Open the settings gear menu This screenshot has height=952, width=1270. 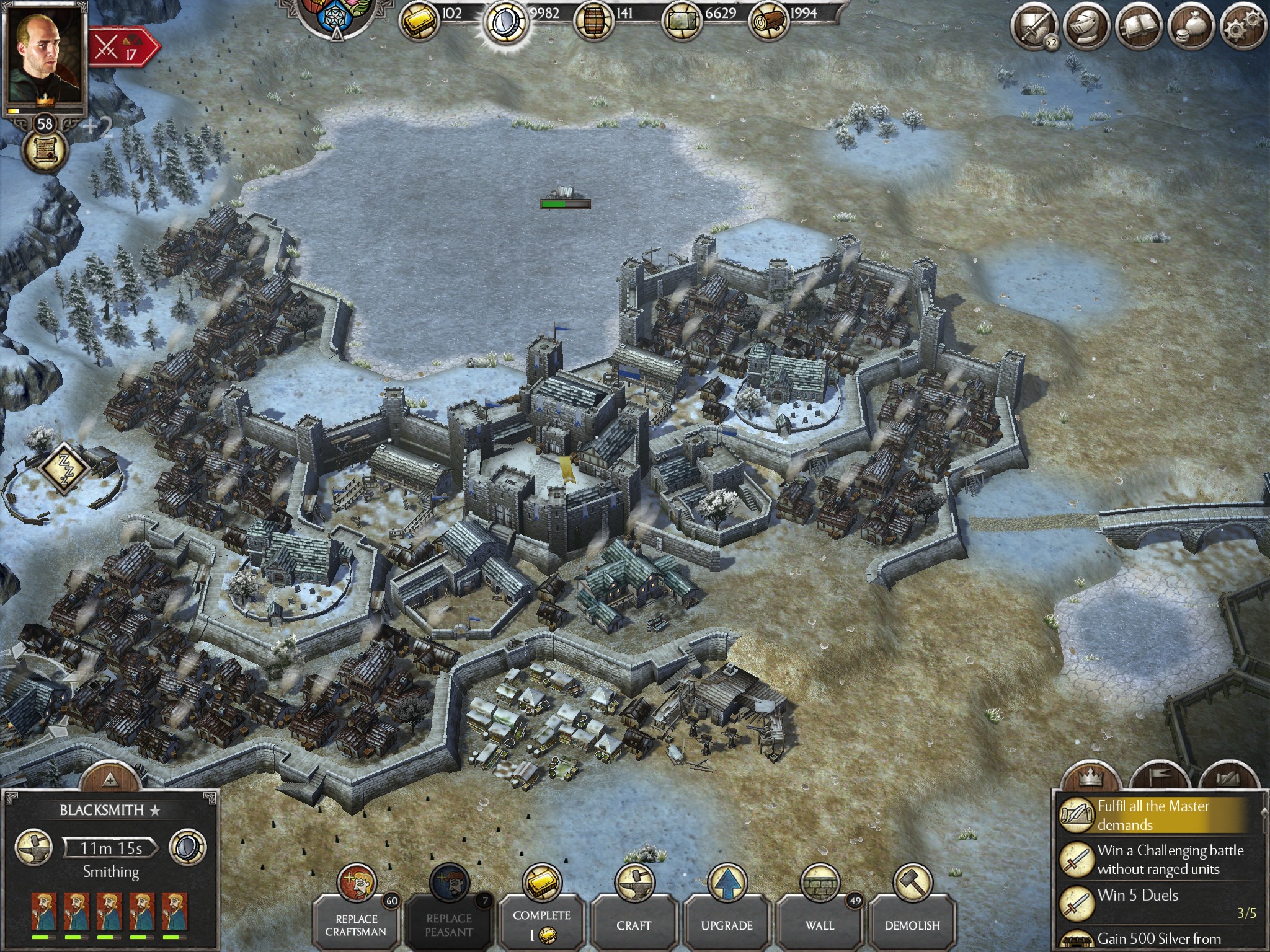click(x=1243, y=27)
